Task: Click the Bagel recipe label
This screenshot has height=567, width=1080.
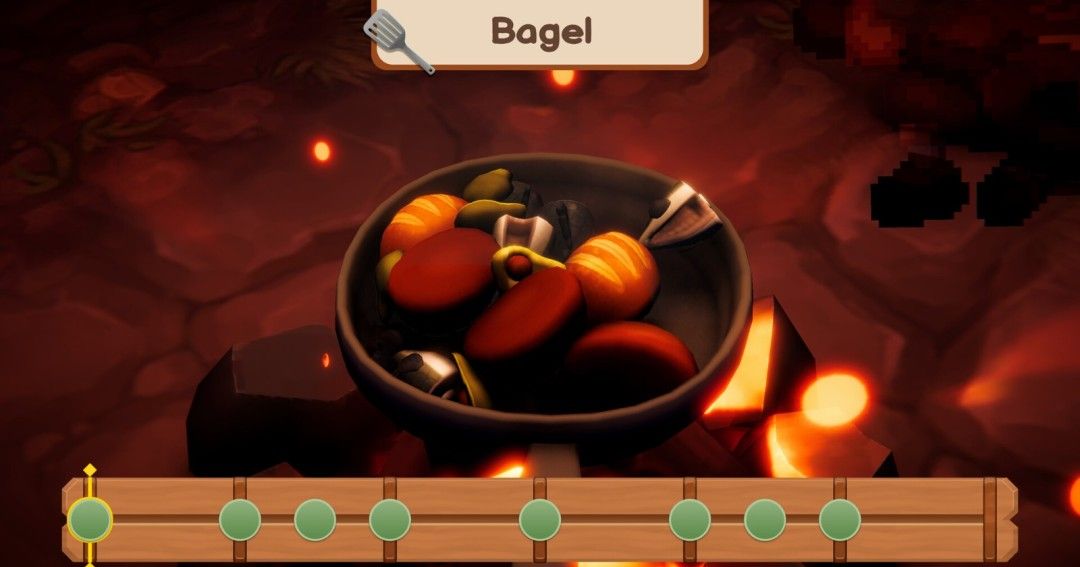Action: coord(541,32)
